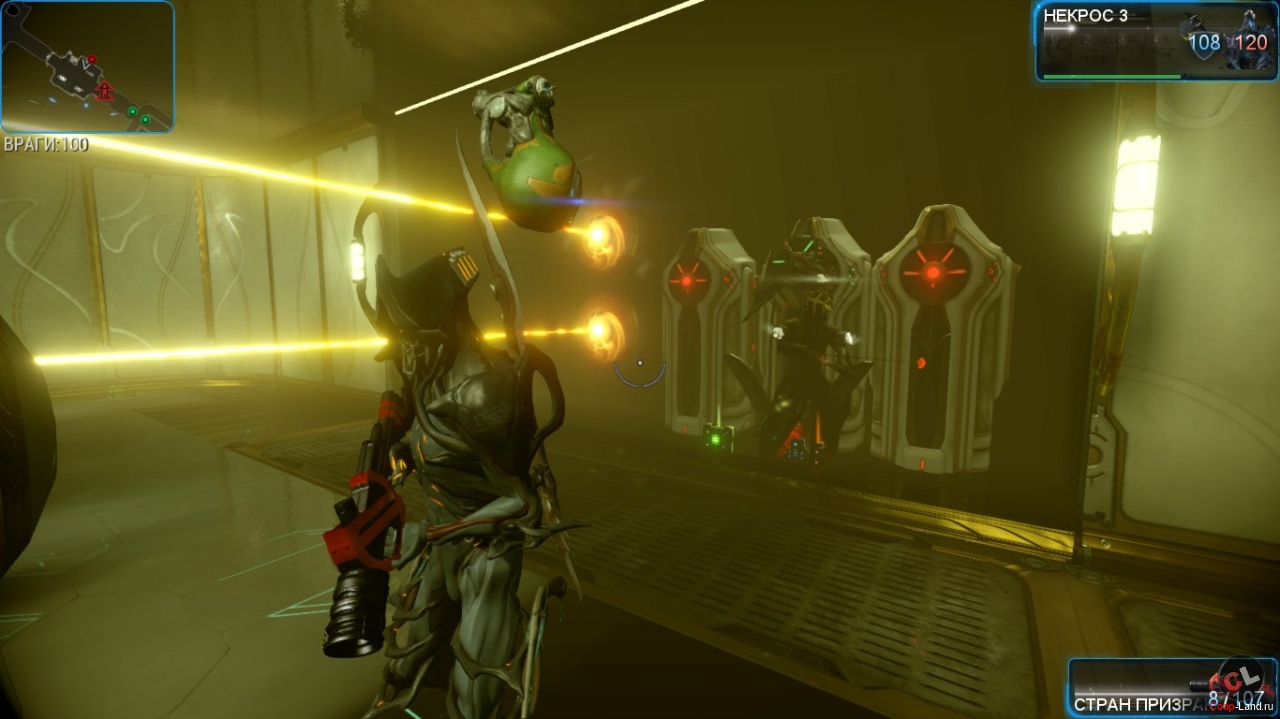Use the ability in slot 3
Viewport: 1280px width, 719px height.
(1122, 41)
